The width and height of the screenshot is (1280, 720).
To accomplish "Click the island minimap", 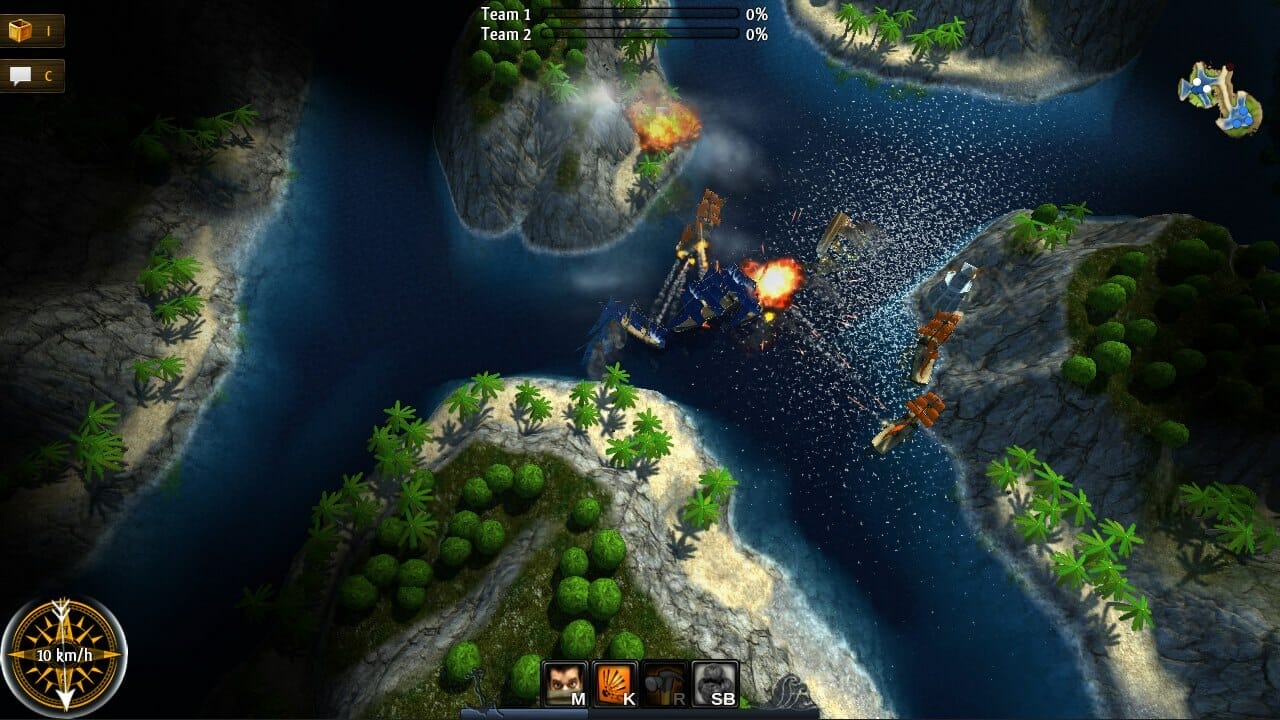I will point(1219,98).
